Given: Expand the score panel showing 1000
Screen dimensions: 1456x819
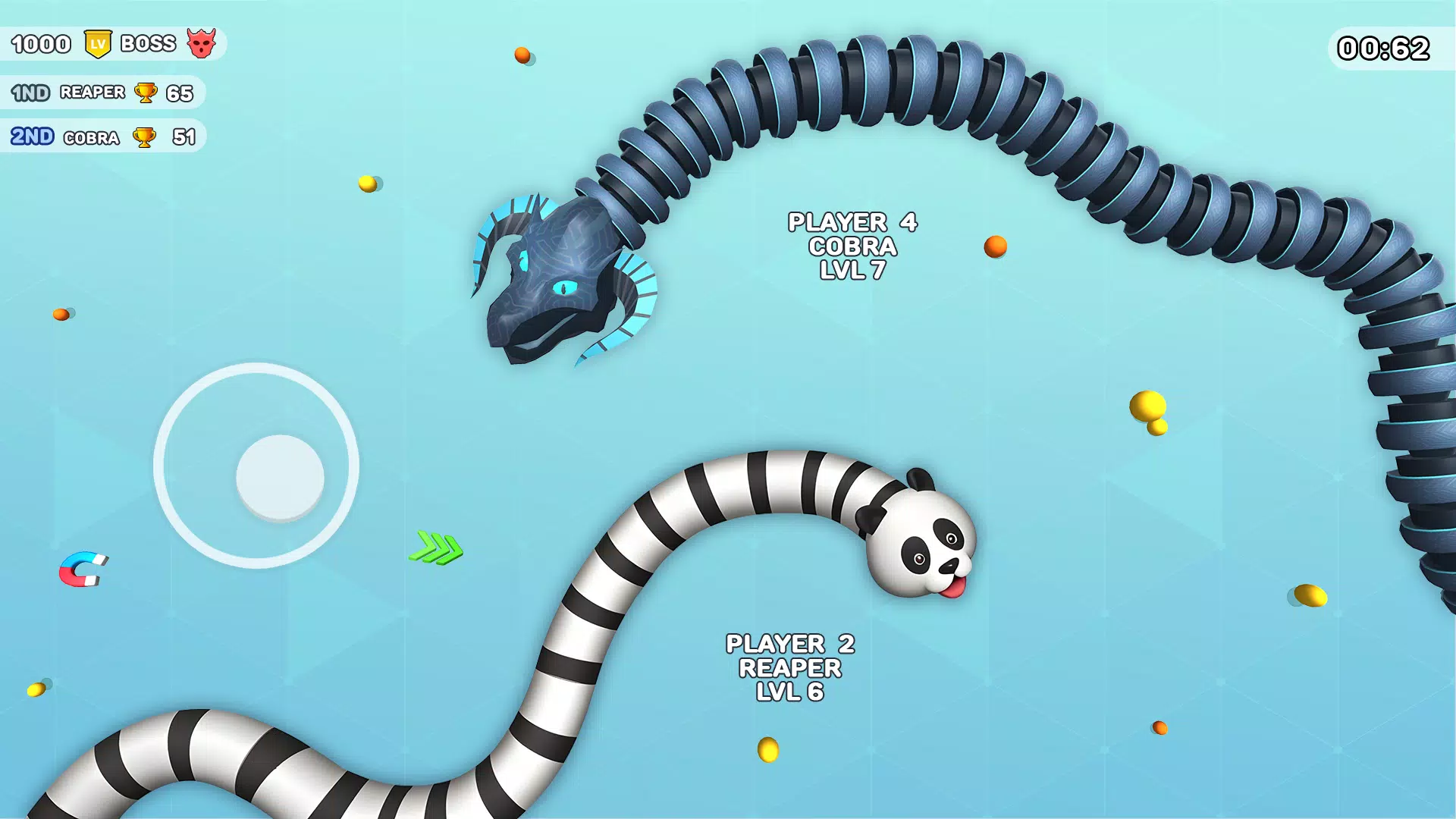Looking at the screenshot, I should pyautogui.click(x=42, y=43).
